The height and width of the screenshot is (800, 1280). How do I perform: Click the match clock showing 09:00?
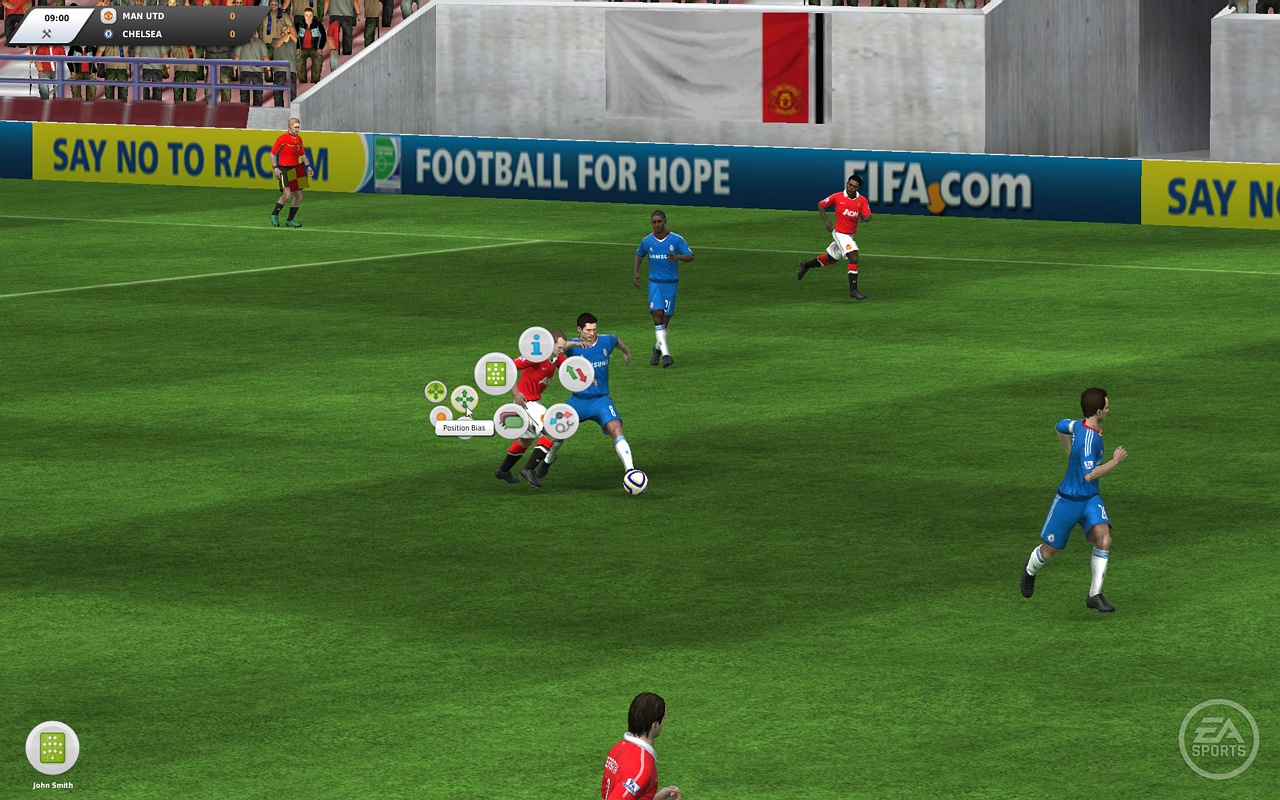click(x=57, y=17)
